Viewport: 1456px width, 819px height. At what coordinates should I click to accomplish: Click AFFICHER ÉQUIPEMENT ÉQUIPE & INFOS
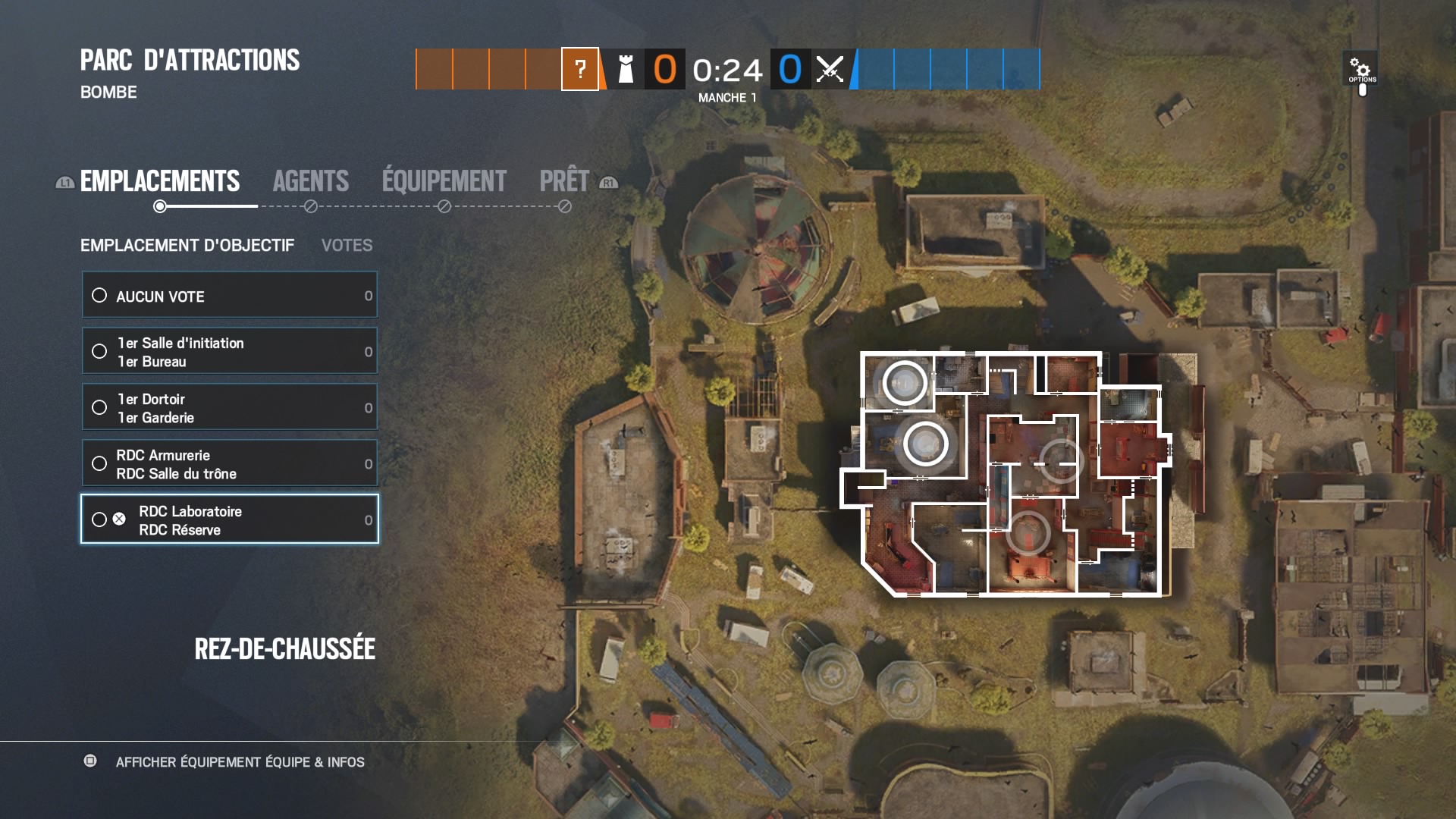pyautogui.click(x=240, y=762)
